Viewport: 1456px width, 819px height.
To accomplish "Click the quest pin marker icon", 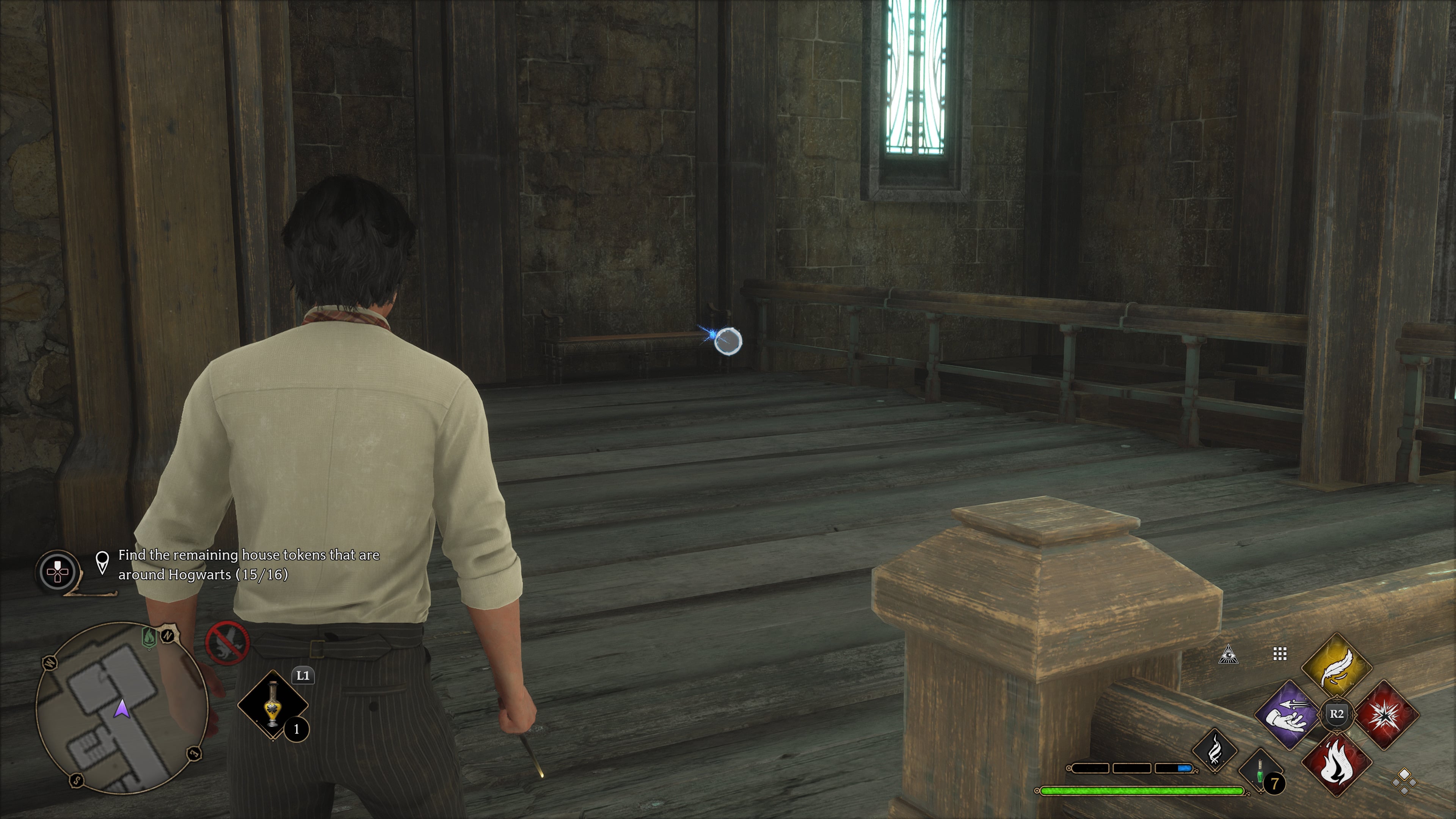I will click(x=102, y=562).
